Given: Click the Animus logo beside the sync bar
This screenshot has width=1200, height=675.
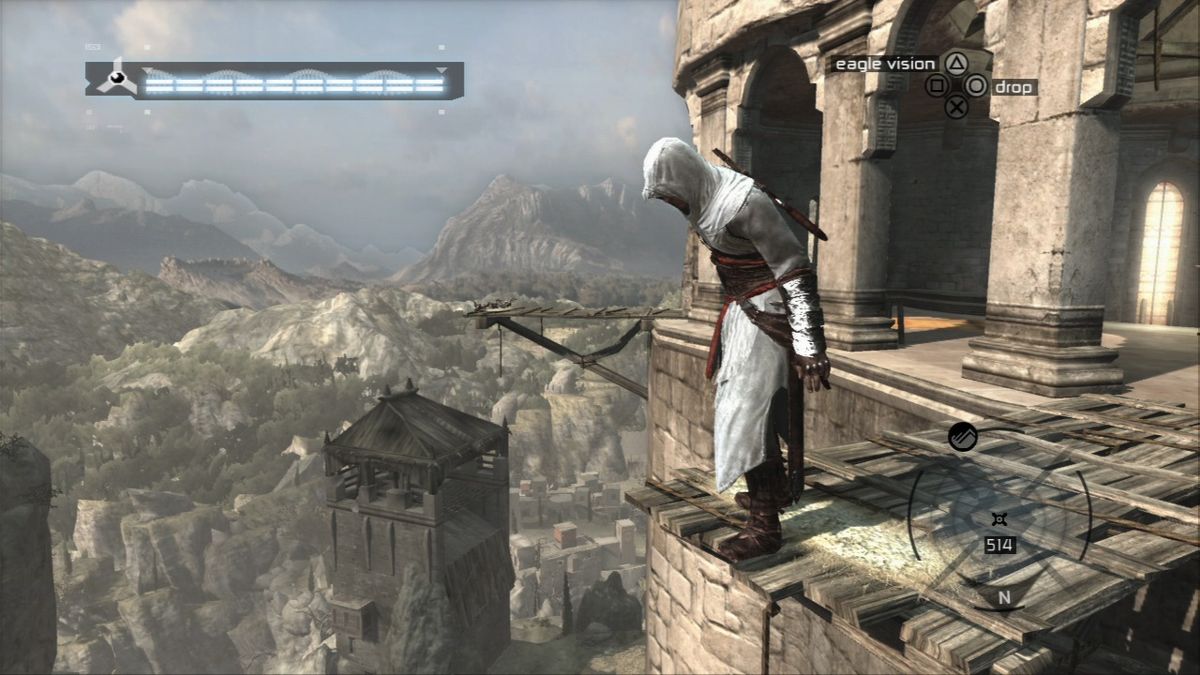Looking at the screenshot, I should click(117, 78).
